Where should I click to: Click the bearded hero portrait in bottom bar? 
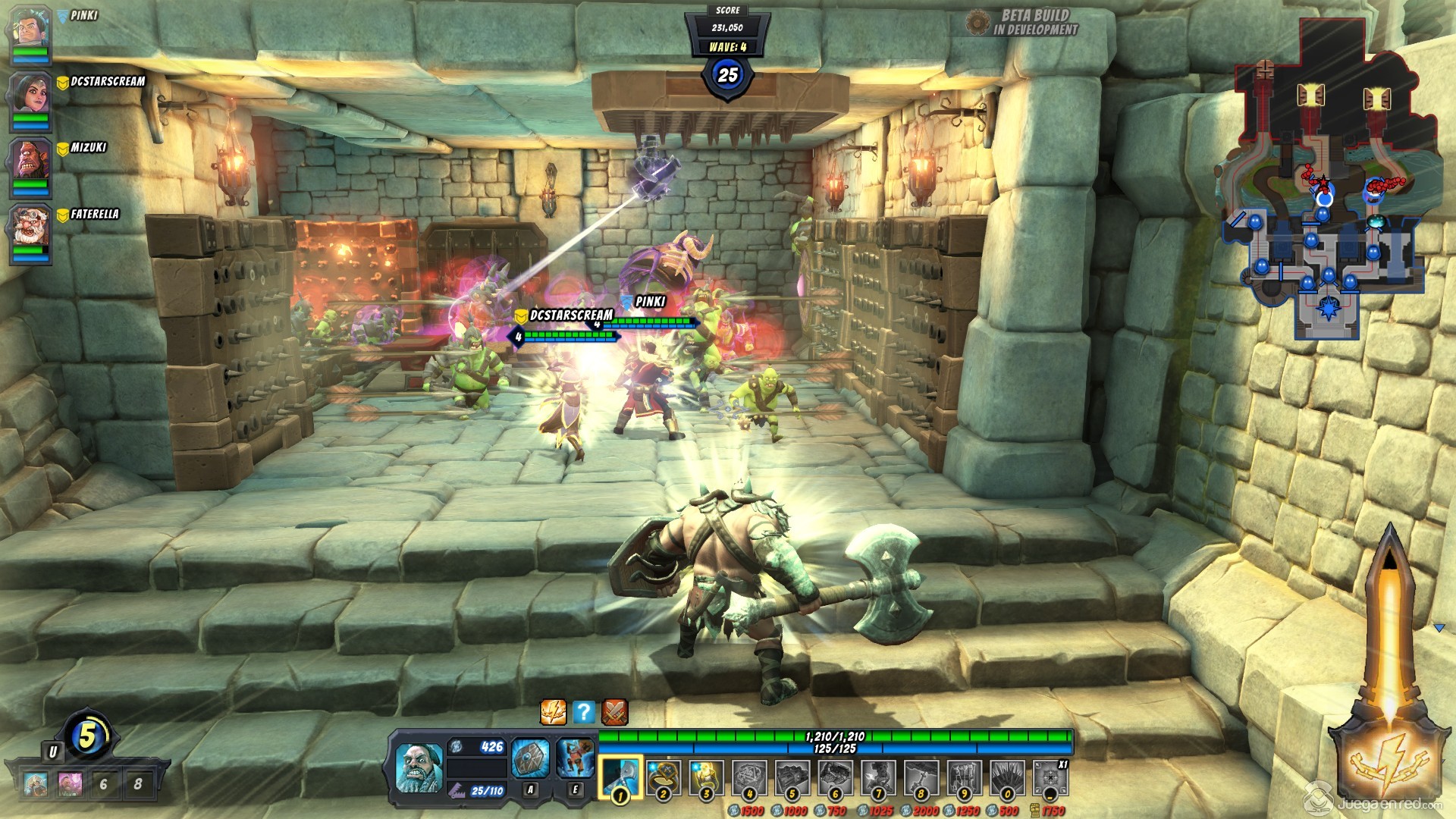tap(419, 767)
